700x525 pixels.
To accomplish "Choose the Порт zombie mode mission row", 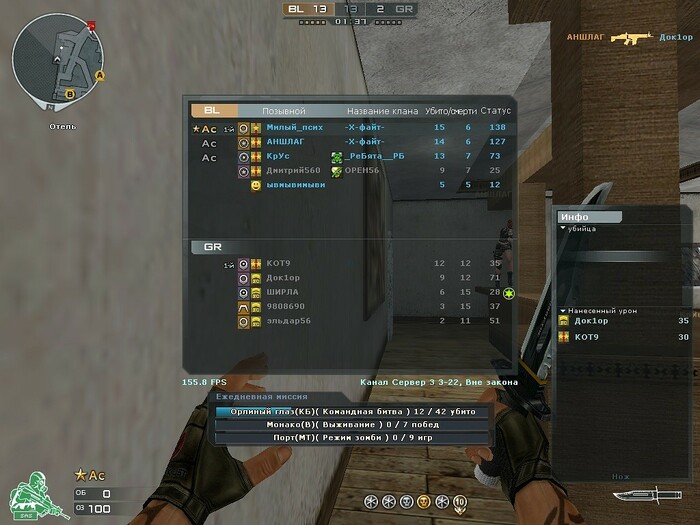I will [x=352, y=437].
